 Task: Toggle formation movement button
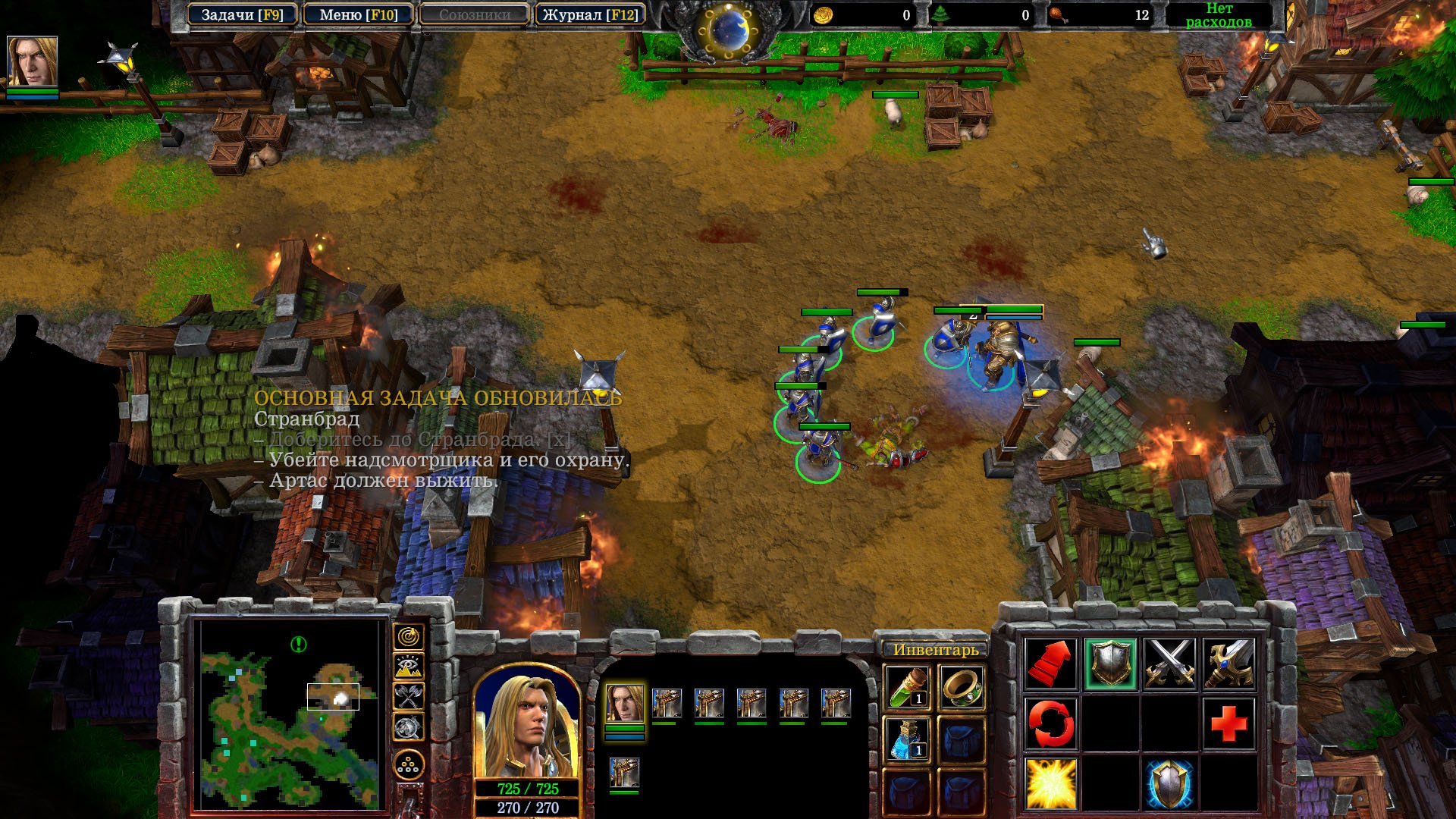point(409,765)
